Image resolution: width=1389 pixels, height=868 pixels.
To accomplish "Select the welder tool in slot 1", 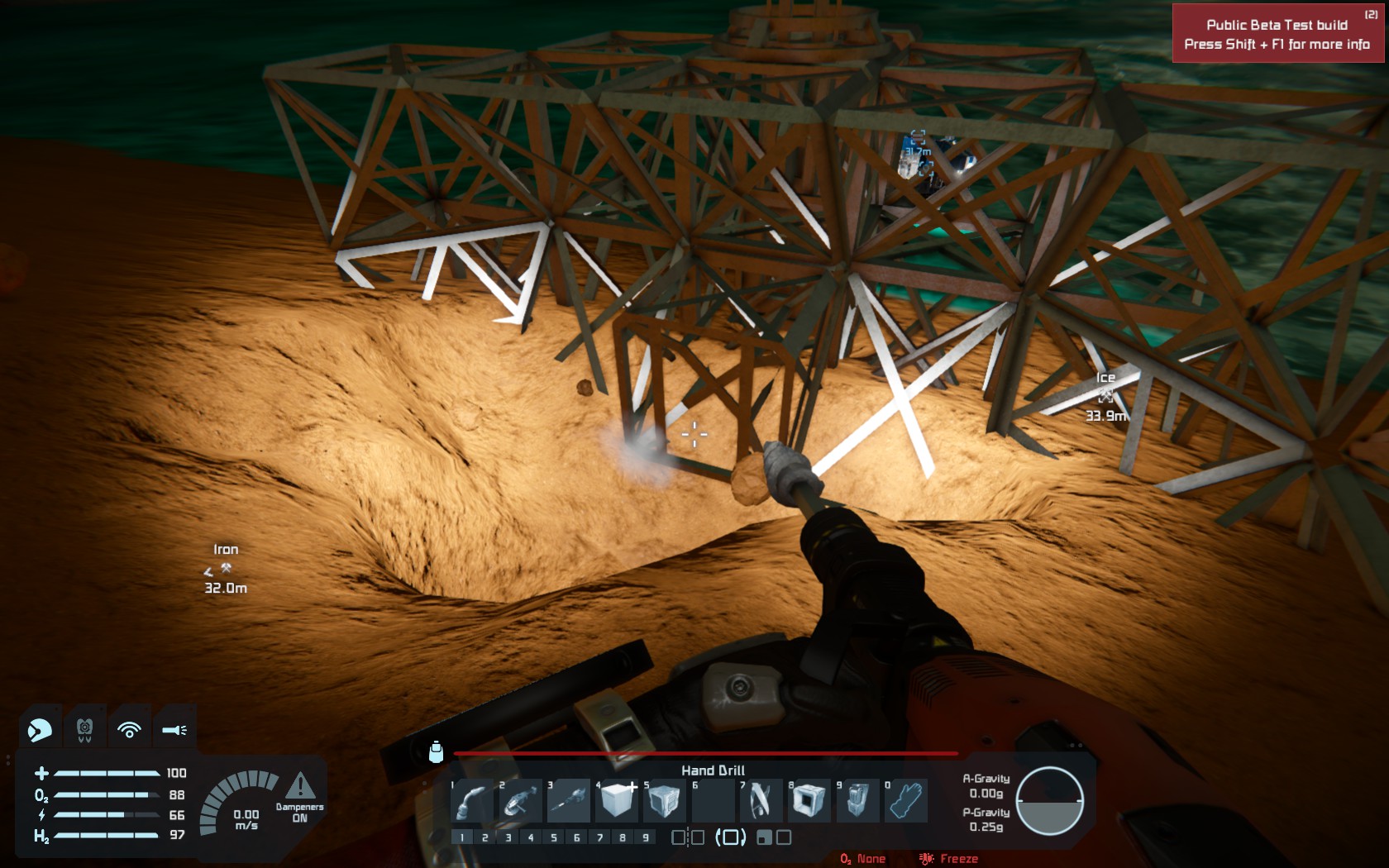I will coord(472,800).
